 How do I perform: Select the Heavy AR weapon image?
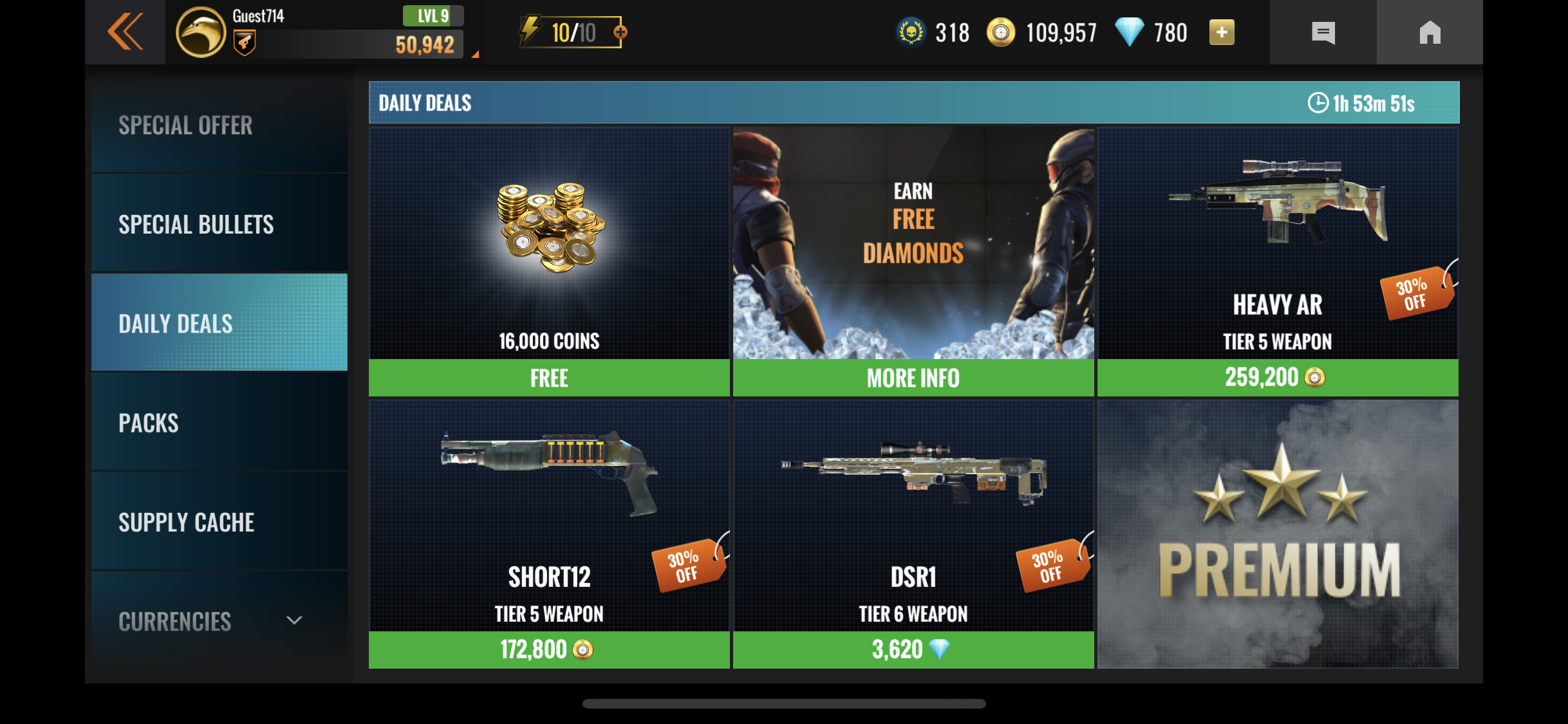1277,200
